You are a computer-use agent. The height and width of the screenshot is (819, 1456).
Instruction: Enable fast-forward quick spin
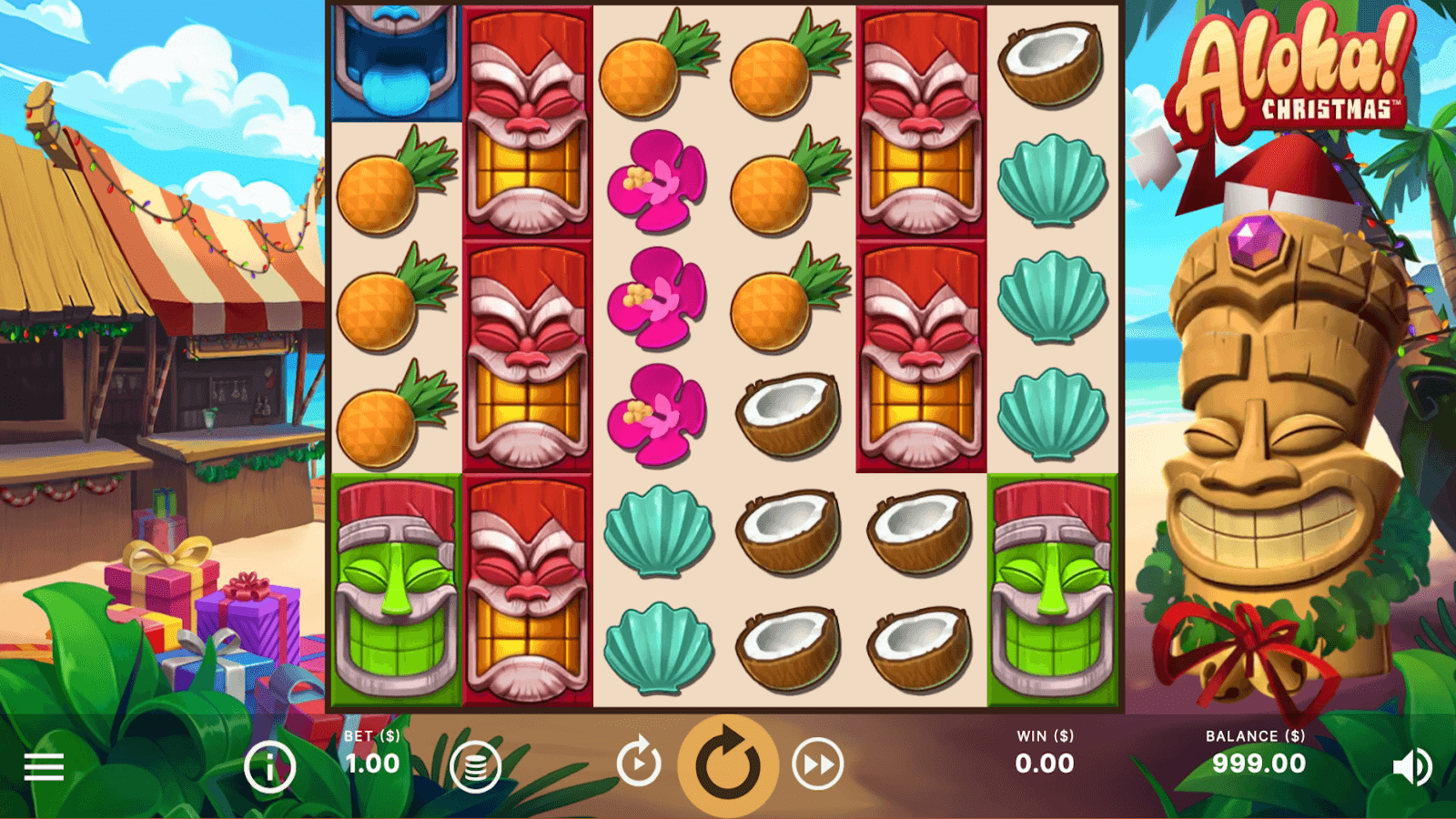coord(817,764)
